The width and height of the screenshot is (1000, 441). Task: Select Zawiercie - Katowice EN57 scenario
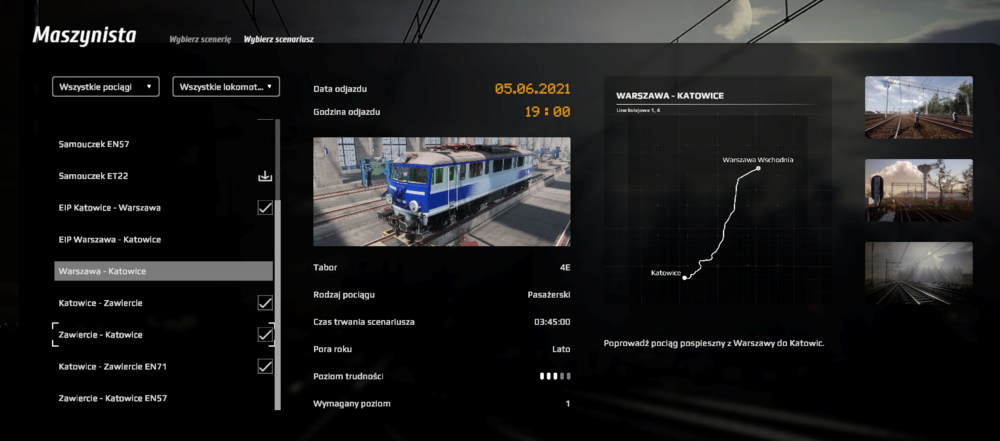(x=112, y=399)
